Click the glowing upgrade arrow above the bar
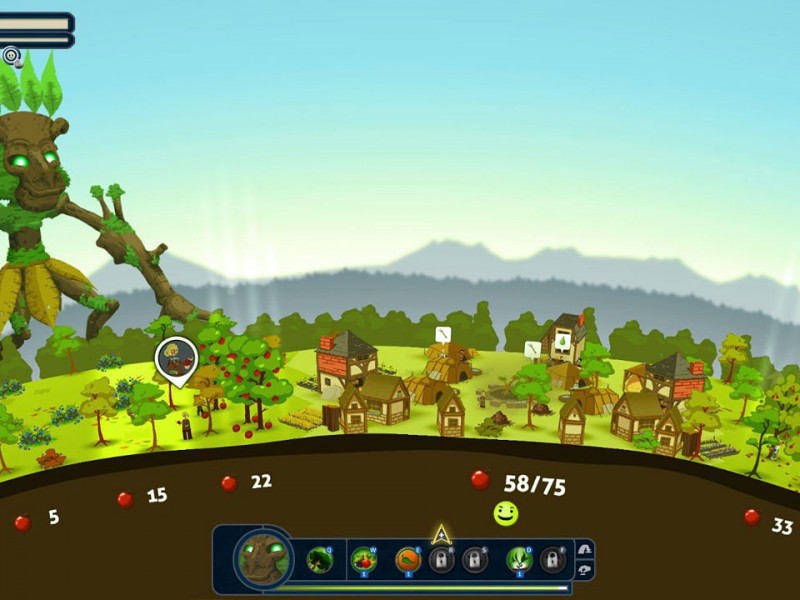This screenshot has height=600, width=800. 441,534
